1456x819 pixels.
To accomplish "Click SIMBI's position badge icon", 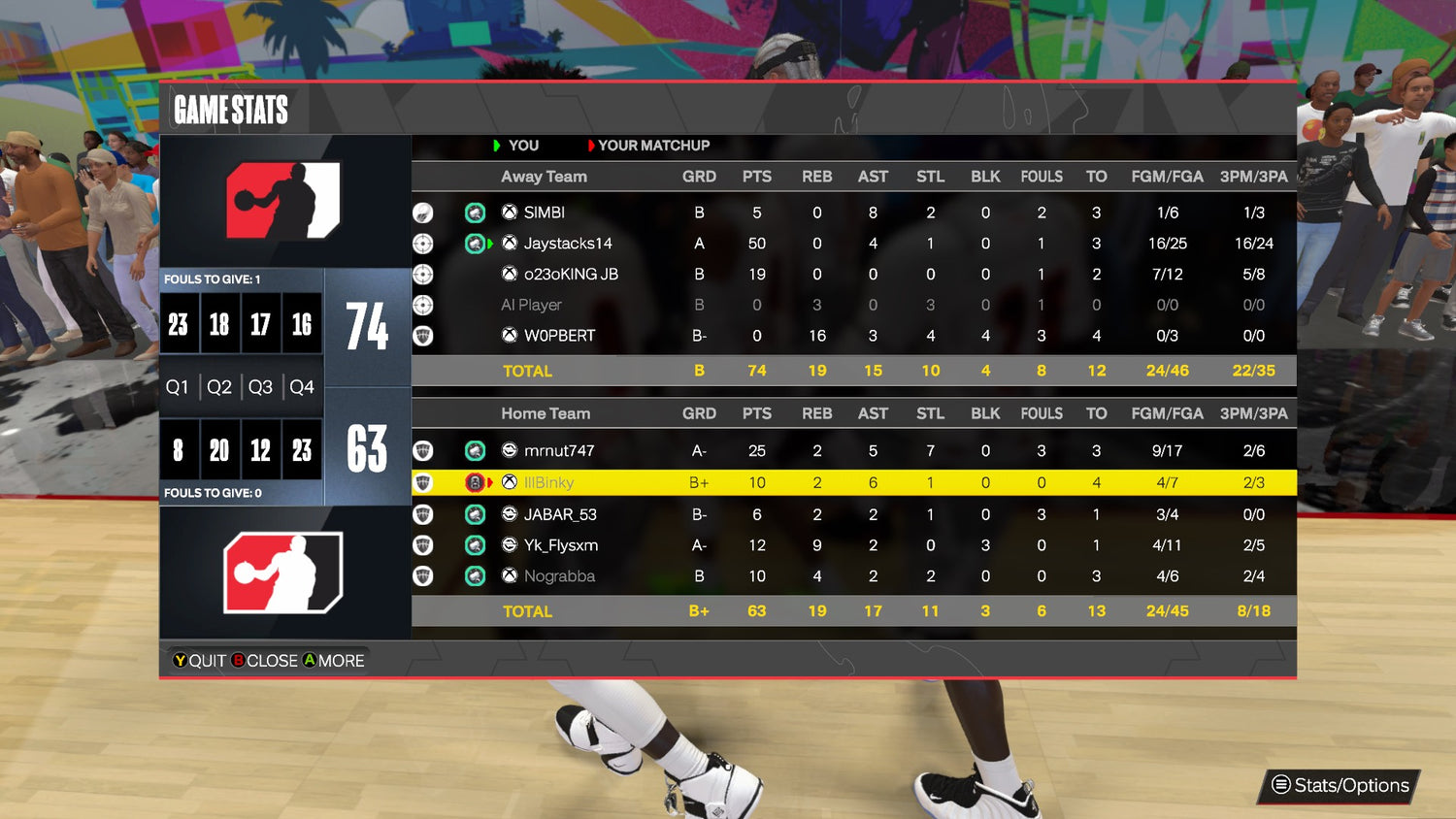I will 422,213.
